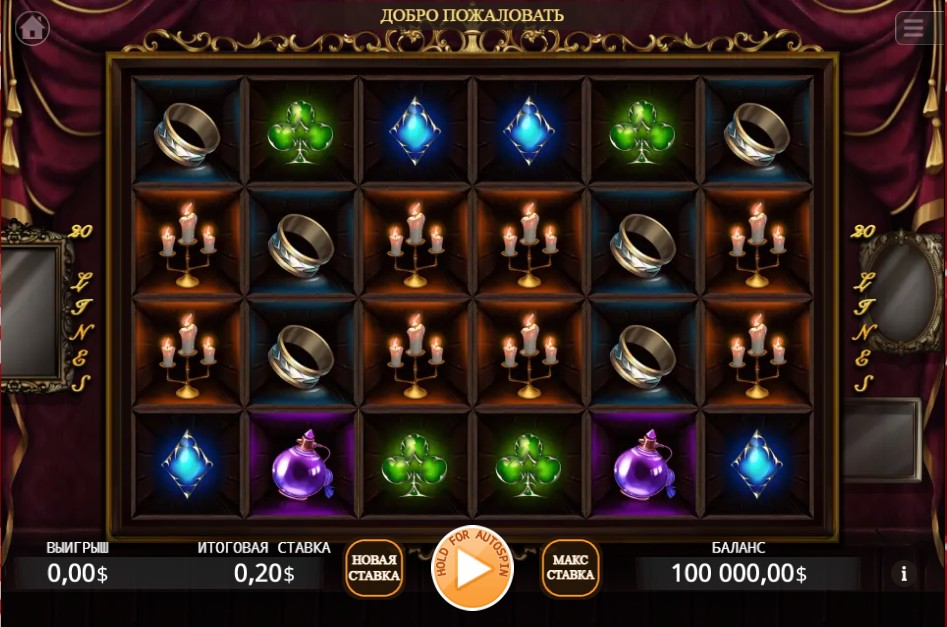The width and height of the screenshot is (947, 627).
Task: Open the game info panel
Action: [904, 573]
